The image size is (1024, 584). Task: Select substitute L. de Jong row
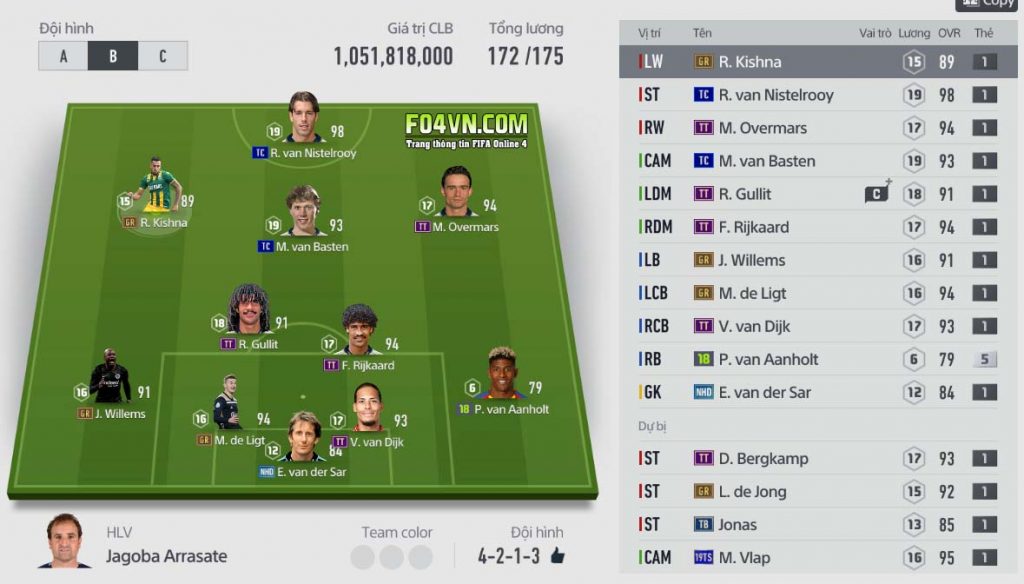coord(818,492)
